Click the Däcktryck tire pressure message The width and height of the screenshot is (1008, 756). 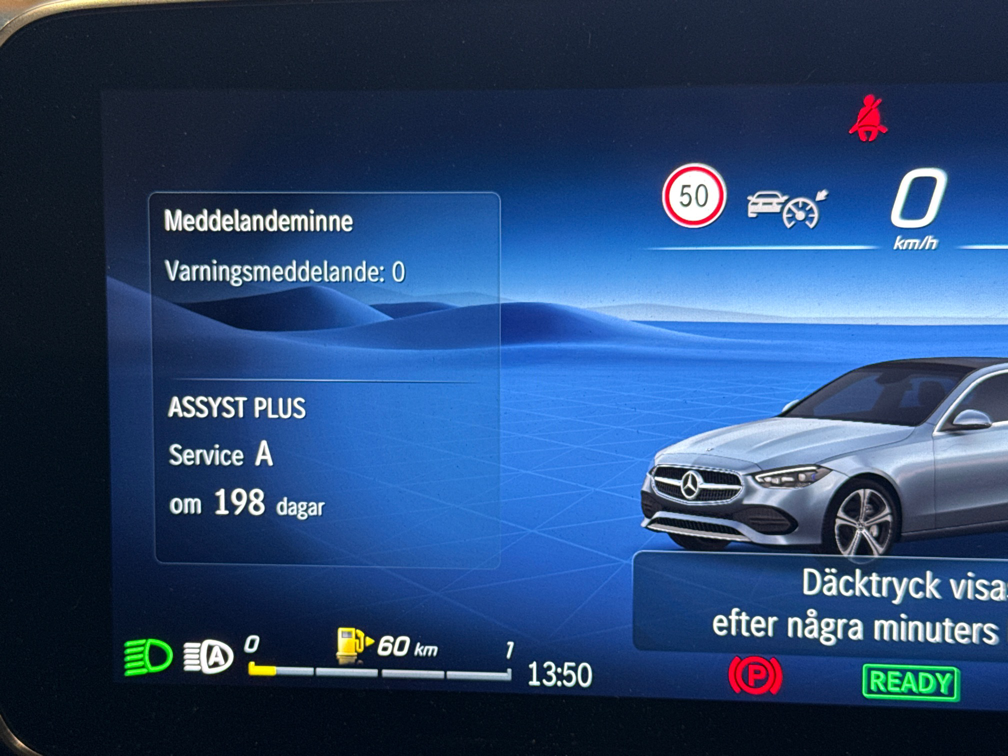[850, 605]
